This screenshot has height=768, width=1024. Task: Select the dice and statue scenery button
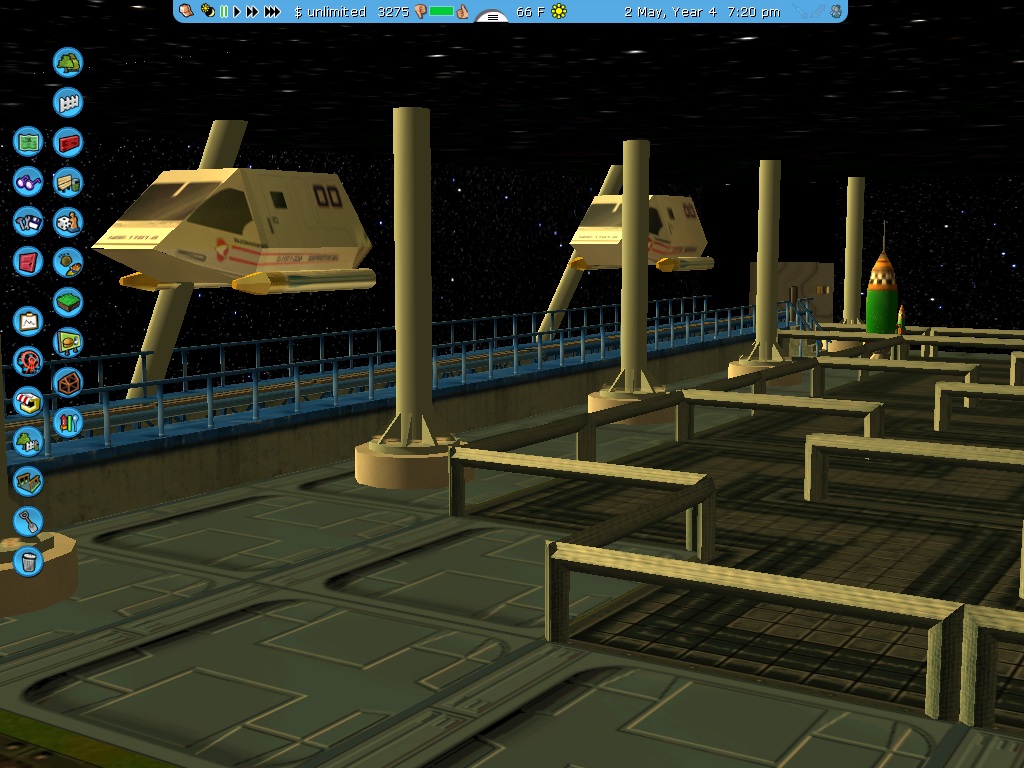[x=68, y=222]
